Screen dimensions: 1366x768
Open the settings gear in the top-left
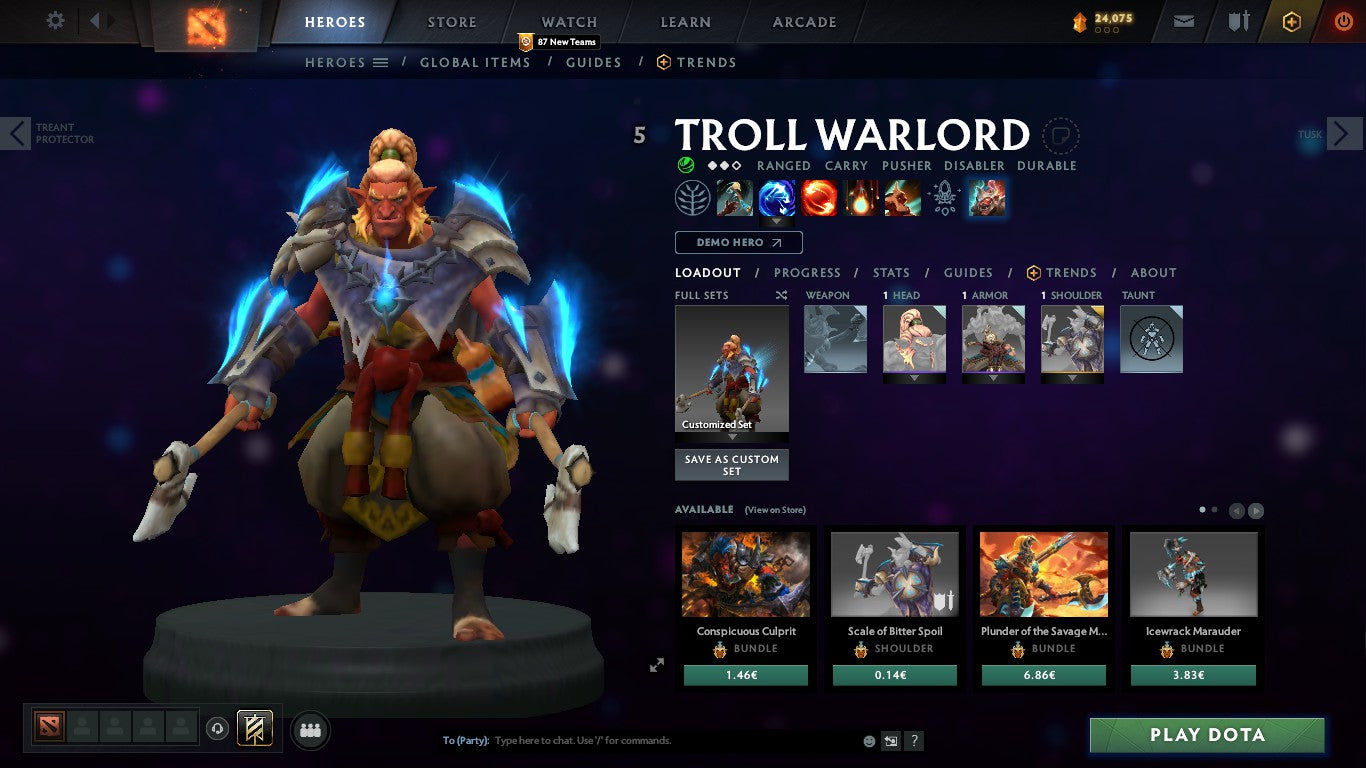55,19
